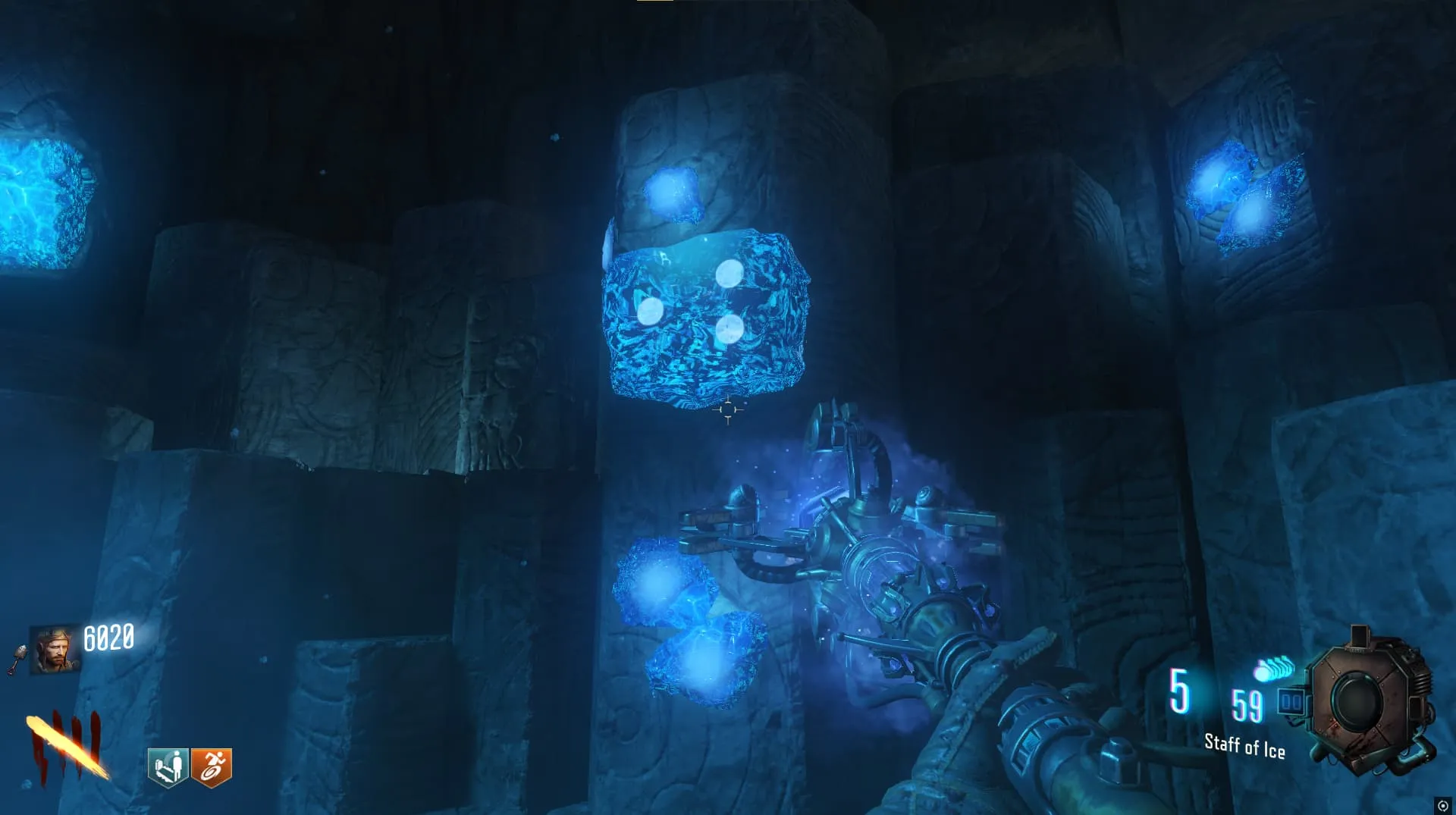Click the player character portrait

coord(55,650)
